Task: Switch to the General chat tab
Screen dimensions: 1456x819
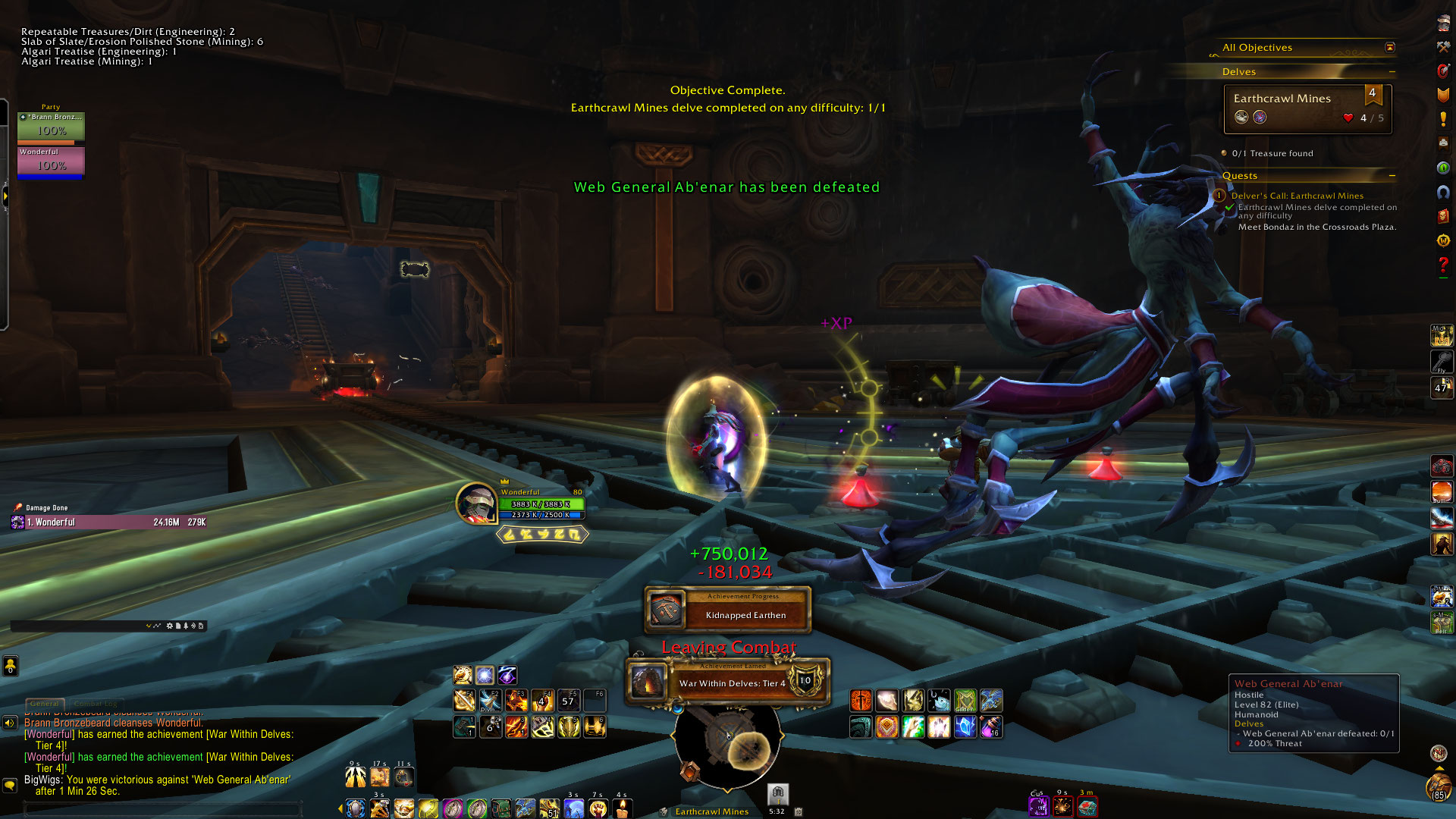Action: tap(45, 704)
